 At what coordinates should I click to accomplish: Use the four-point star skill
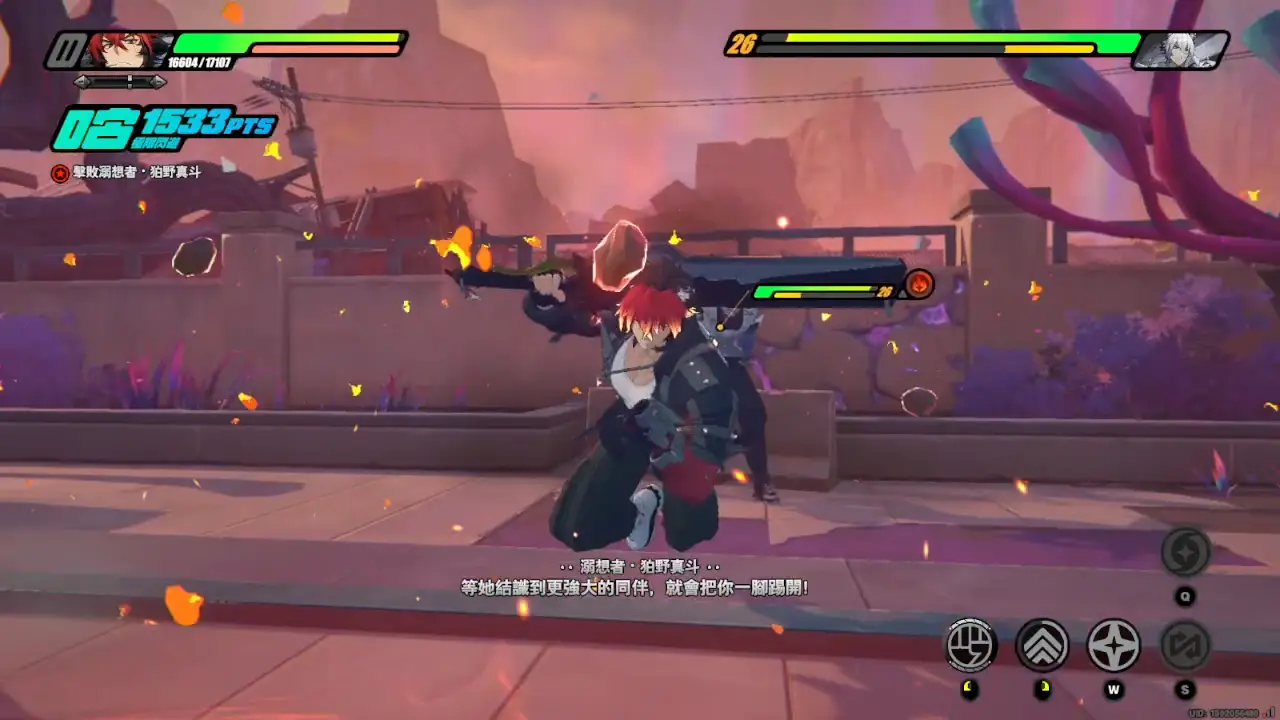pos(1113,645)
